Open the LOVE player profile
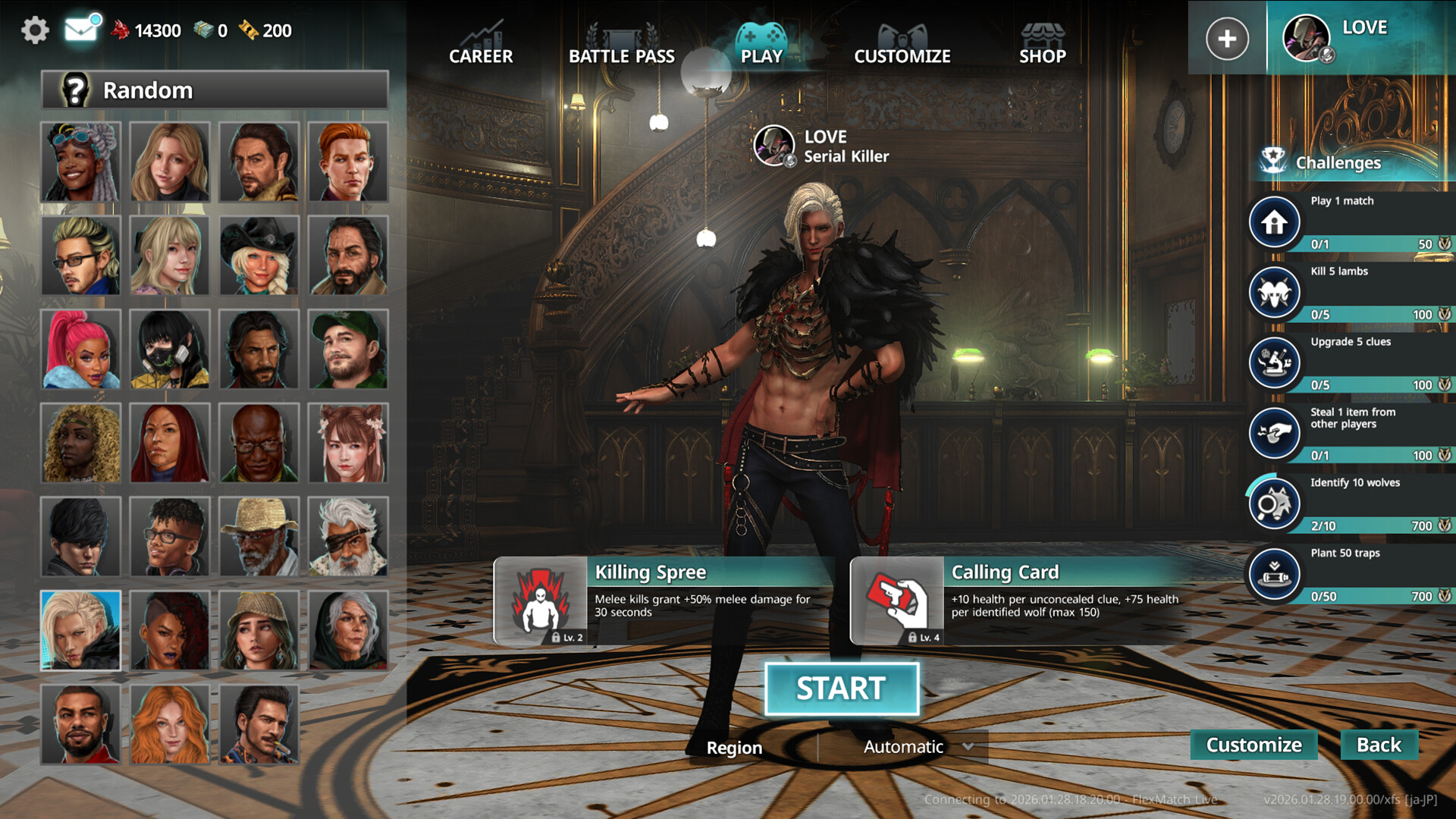 (x=1357, y=36)
